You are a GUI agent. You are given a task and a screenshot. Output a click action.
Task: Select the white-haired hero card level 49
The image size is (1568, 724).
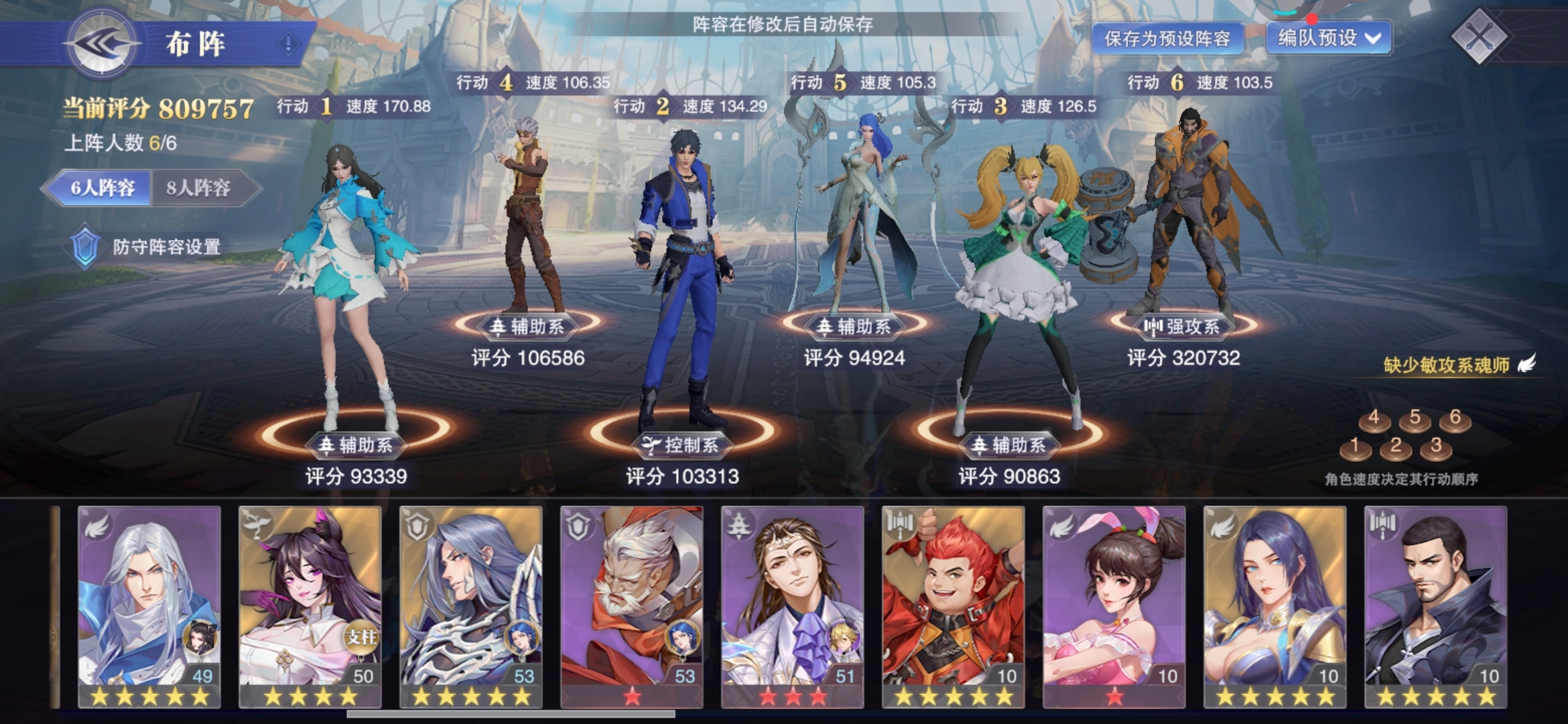click(149, 607)
